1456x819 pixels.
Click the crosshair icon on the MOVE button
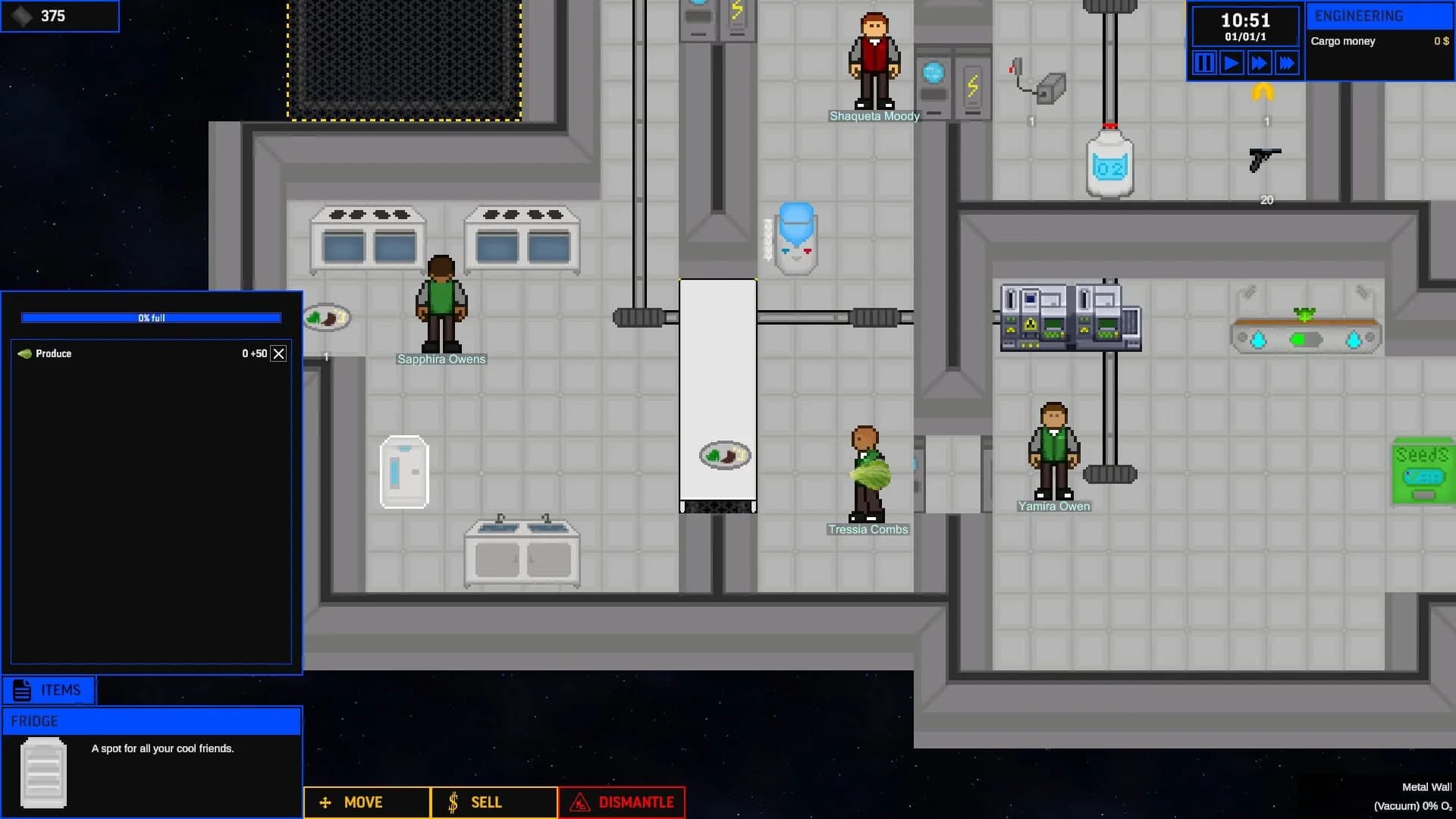click(325, 802)
